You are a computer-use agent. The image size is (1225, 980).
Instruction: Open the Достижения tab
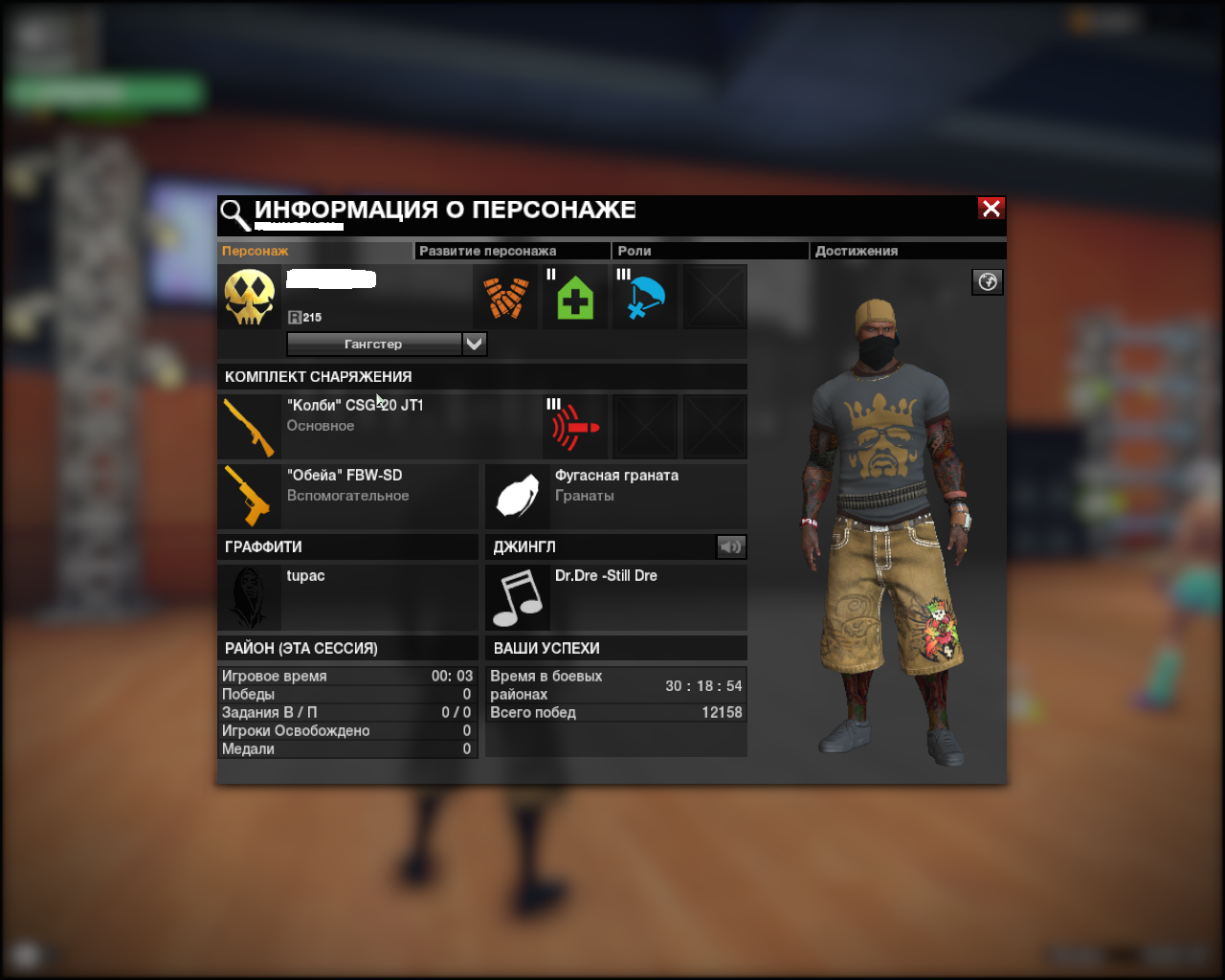856,251
